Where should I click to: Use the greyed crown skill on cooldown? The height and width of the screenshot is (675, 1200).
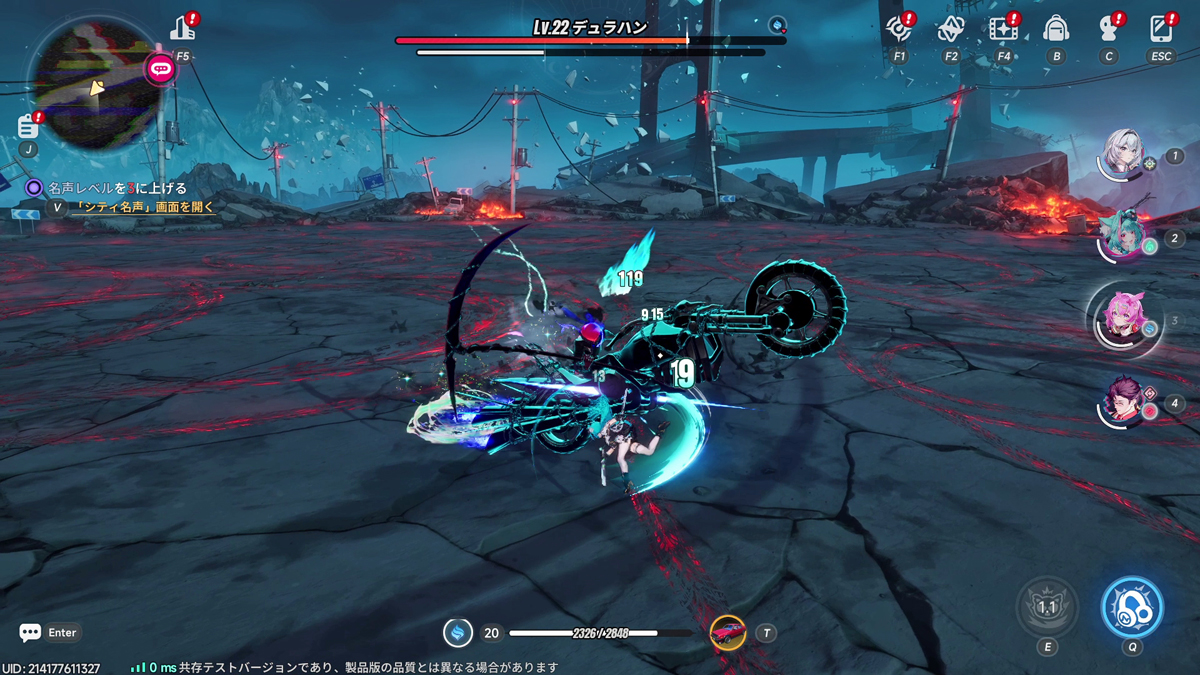point(1047,607)
